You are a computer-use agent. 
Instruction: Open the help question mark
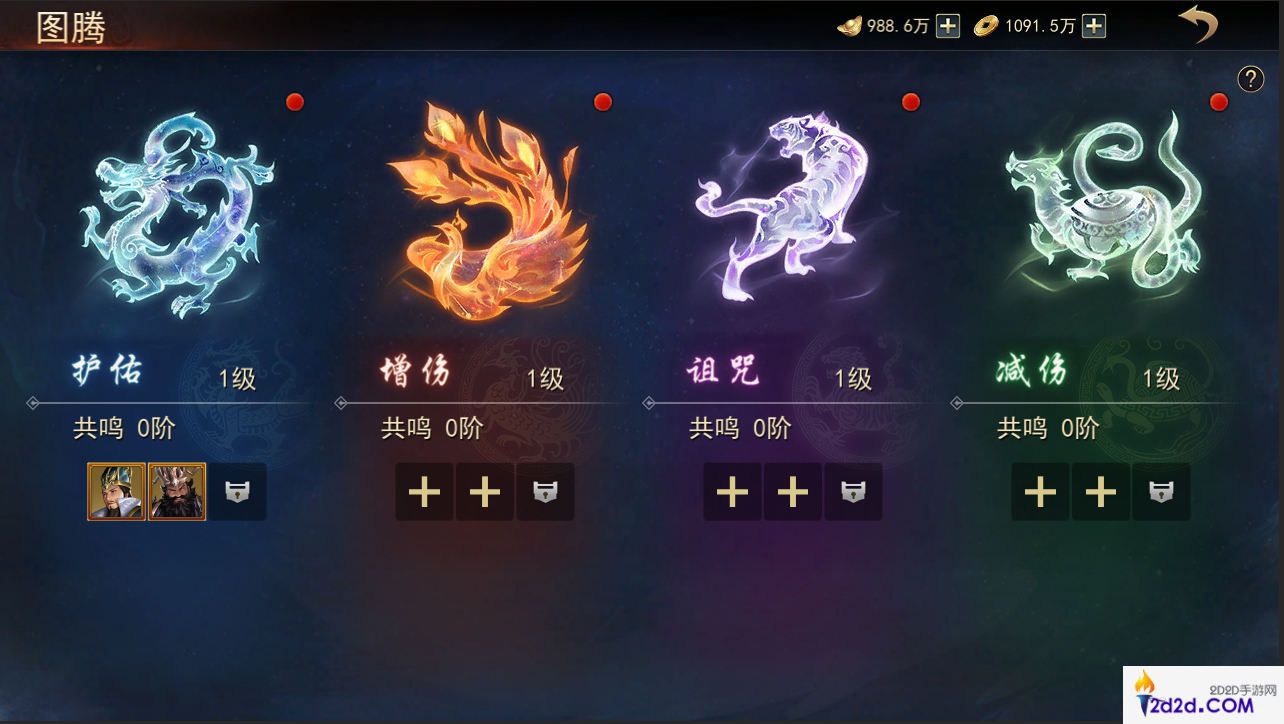(1250, 78)
